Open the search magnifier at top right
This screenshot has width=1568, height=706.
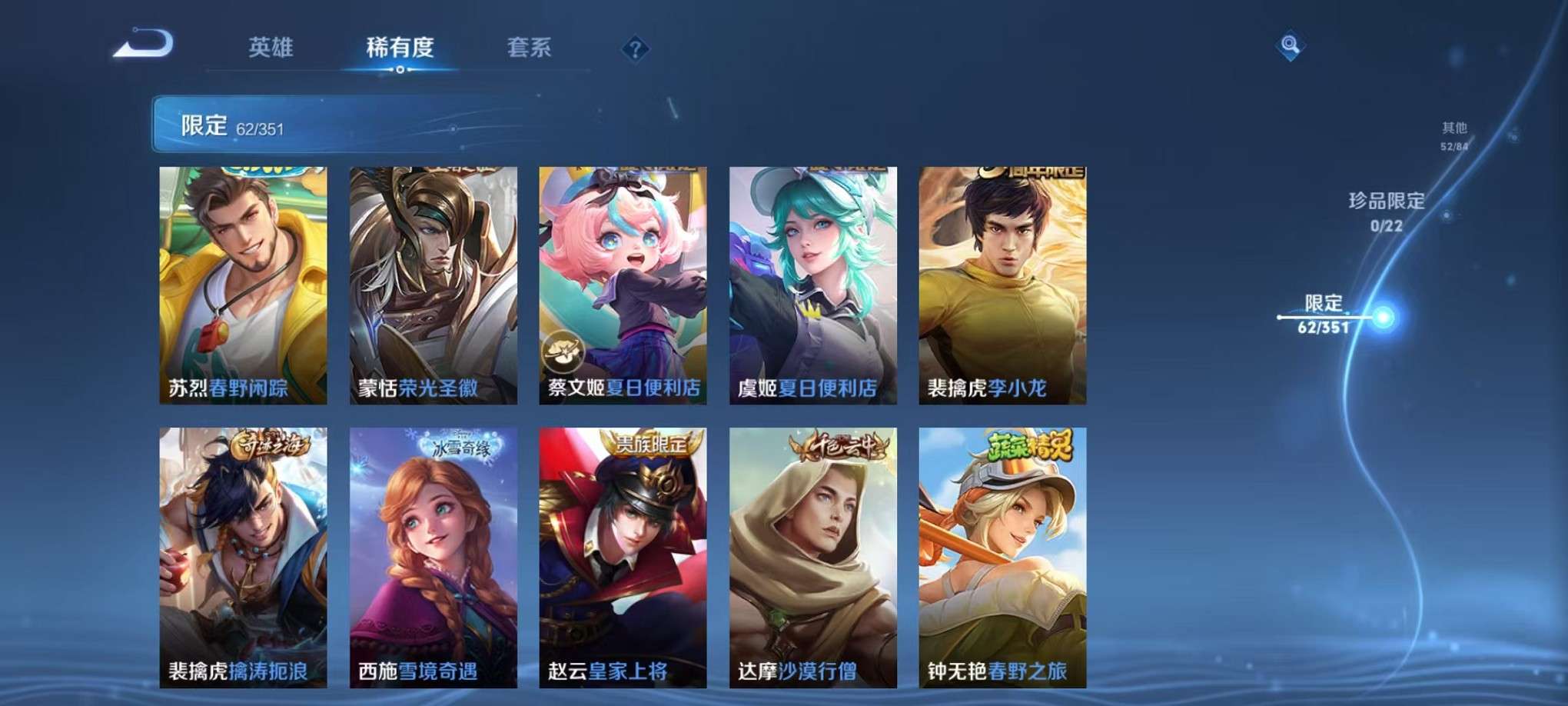(1291, 44)
